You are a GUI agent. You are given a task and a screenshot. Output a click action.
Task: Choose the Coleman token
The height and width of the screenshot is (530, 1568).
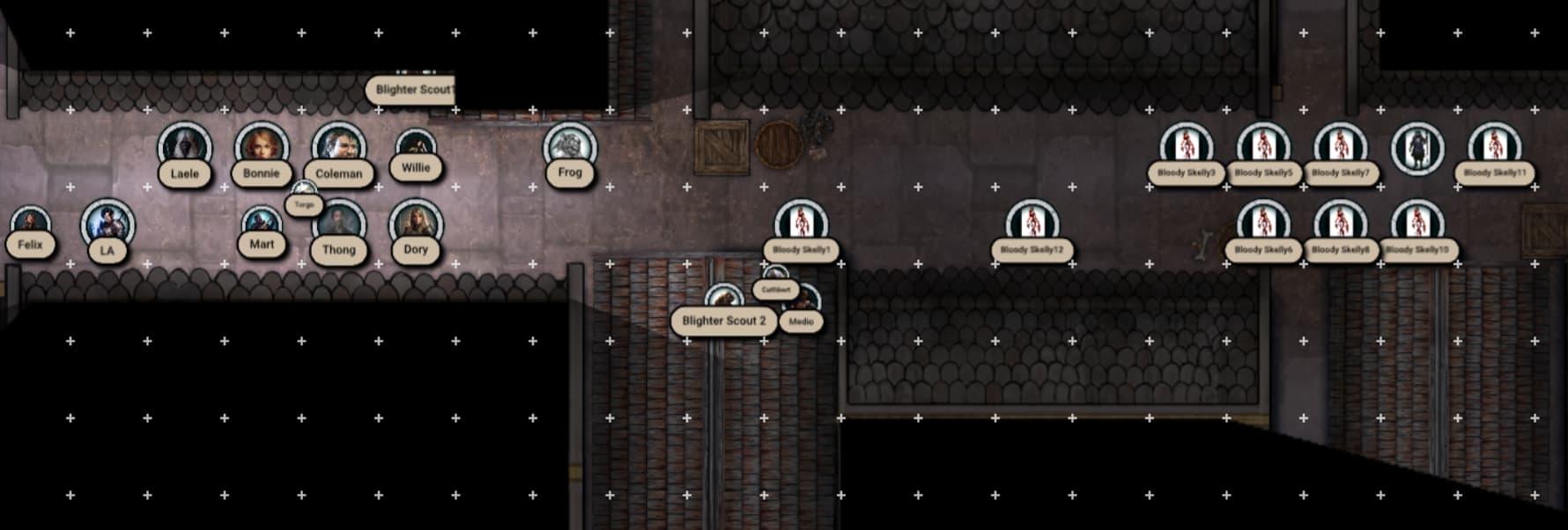coord(338,146)
